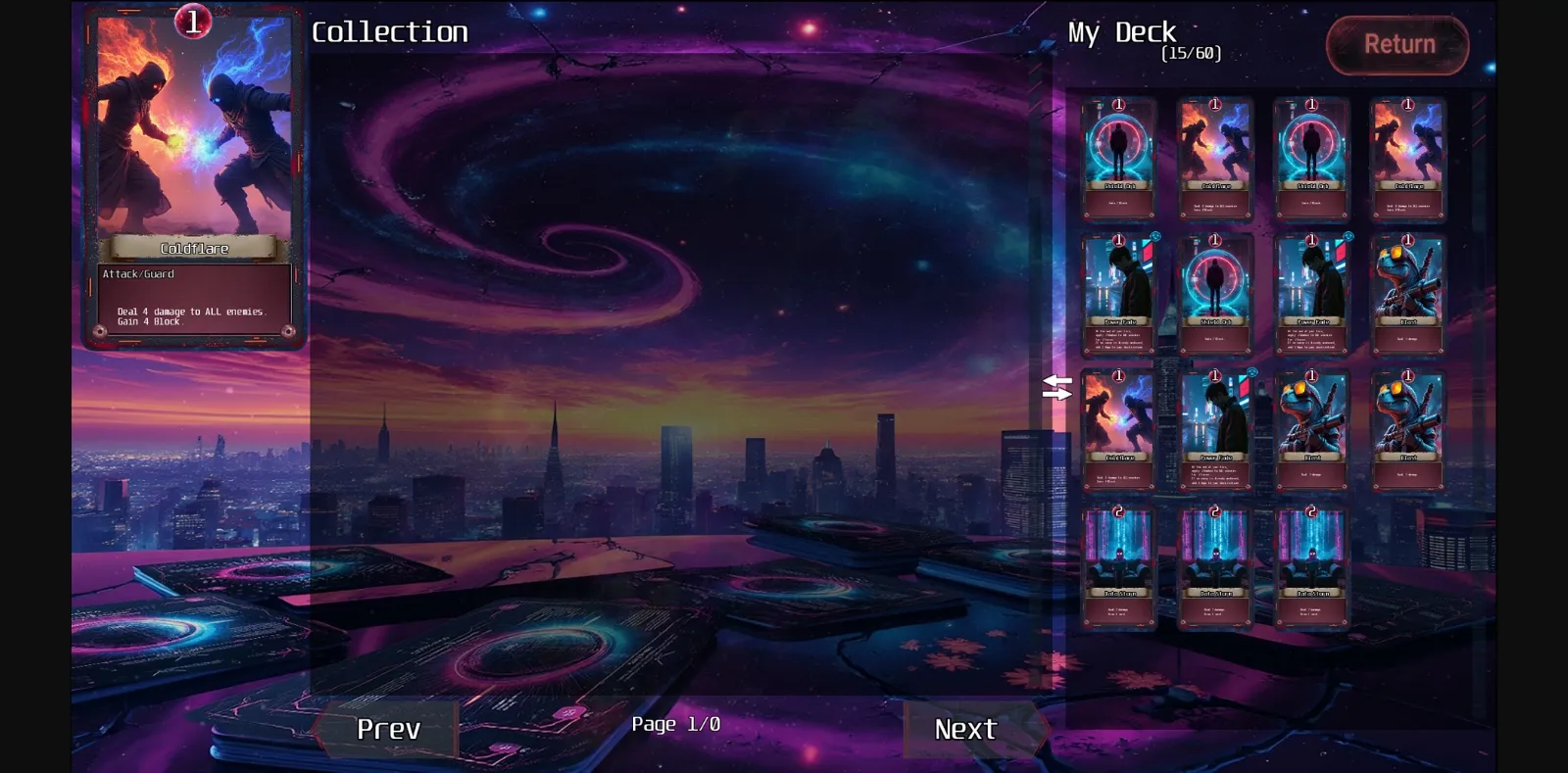The width and height of the screenshot is (1568, 773).
Task: Click the Collection heading
Action: [x=390, y=32]
